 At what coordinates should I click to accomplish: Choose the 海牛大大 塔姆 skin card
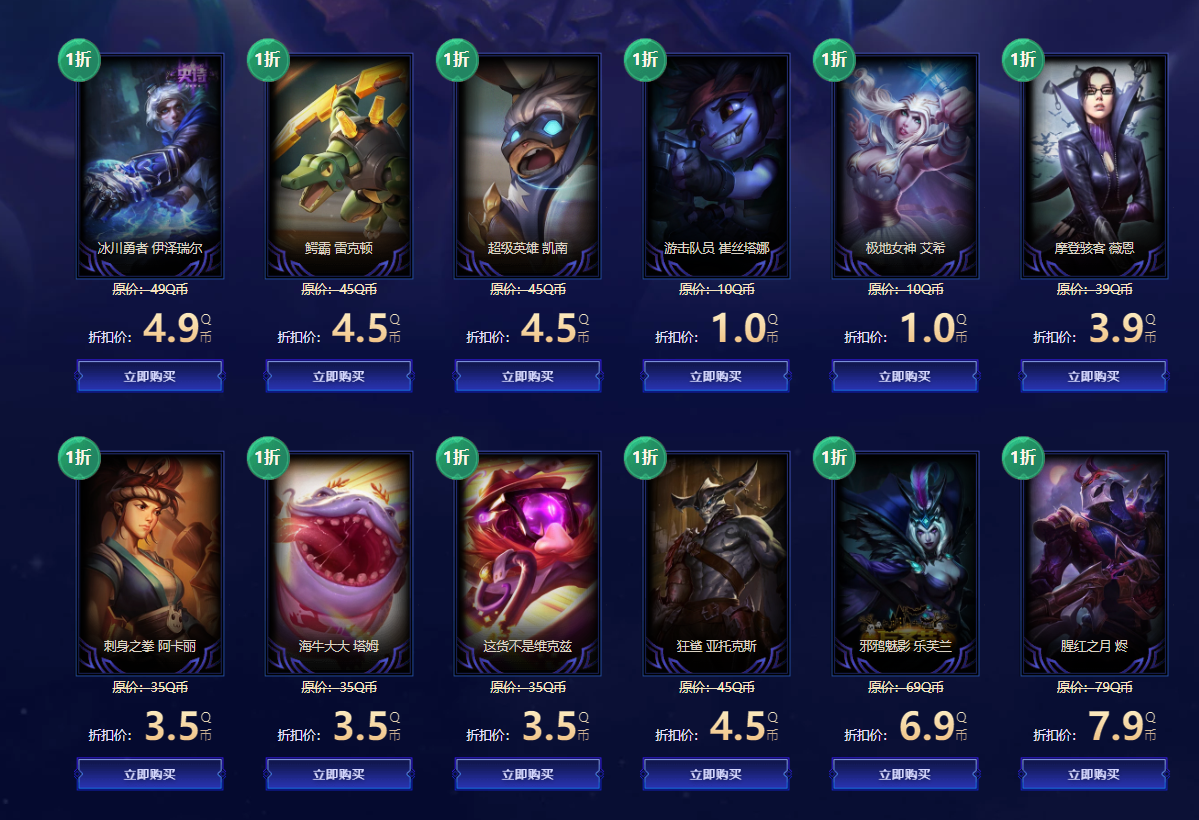339,563
